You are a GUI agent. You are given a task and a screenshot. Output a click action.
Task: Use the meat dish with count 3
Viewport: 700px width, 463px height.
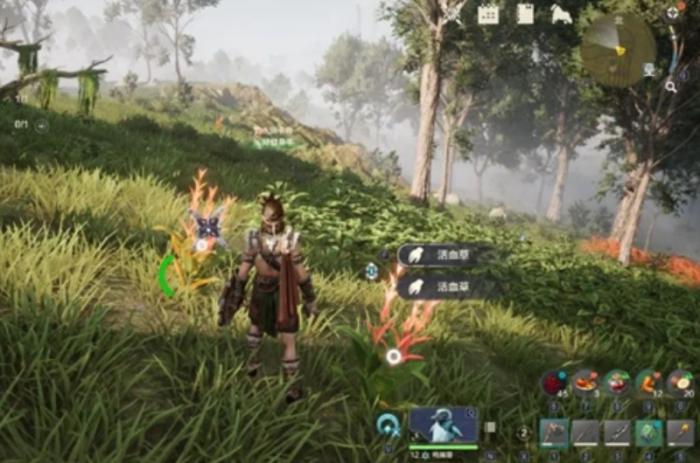click(x=585, y=383)
